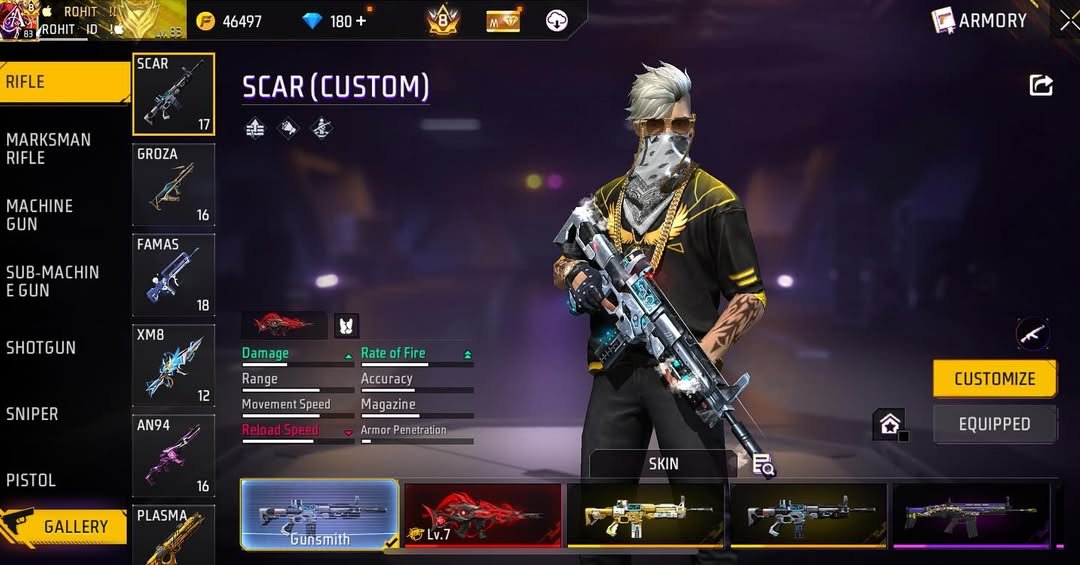Image resolution: width=1080 pixels, height=565 pixels.
Task: Choose the gold SCAR skin thumbnail
Action: [646, 514]
